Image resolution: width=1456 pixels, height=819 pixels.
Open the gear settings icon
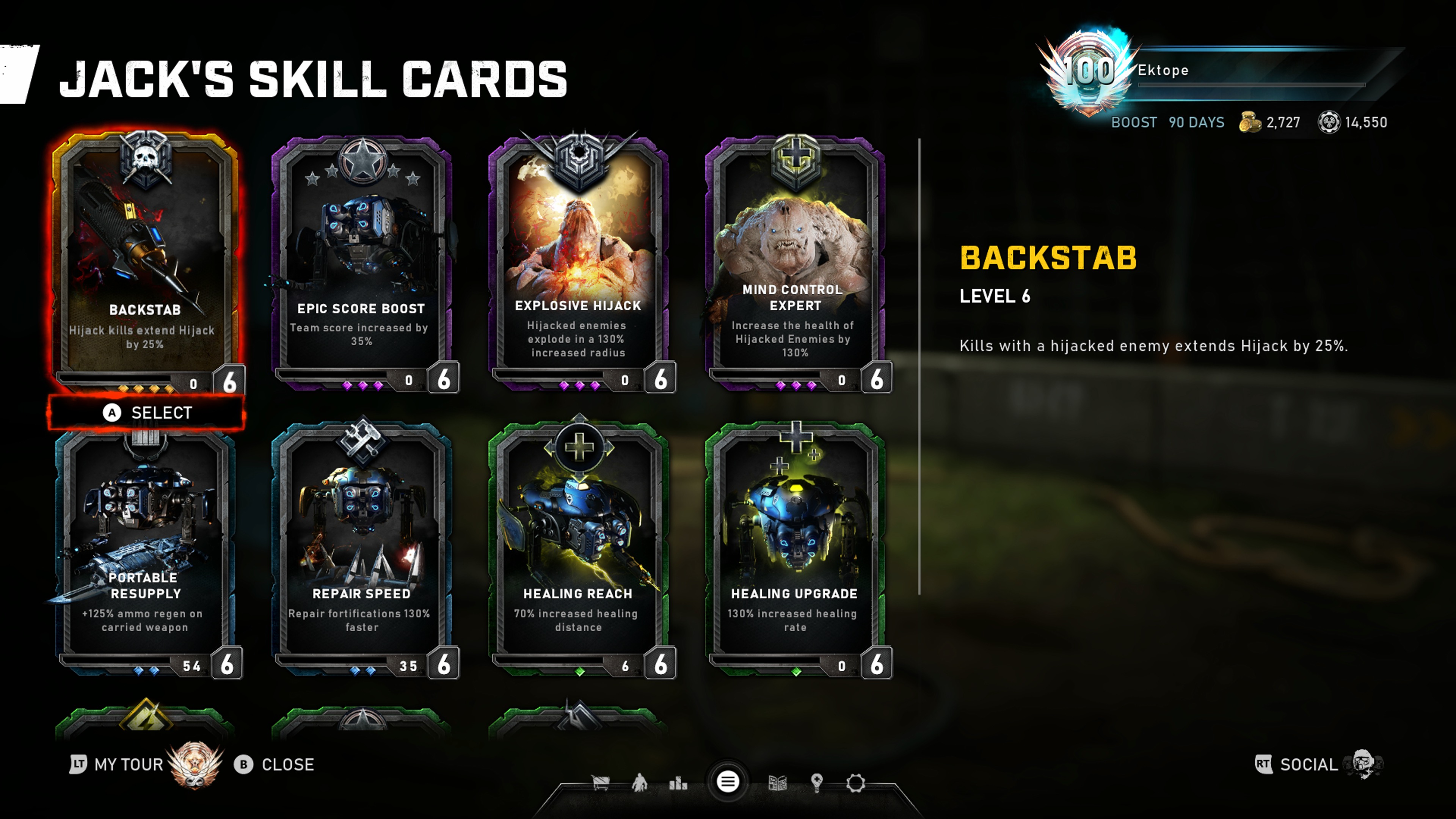[x=856, y=783]
